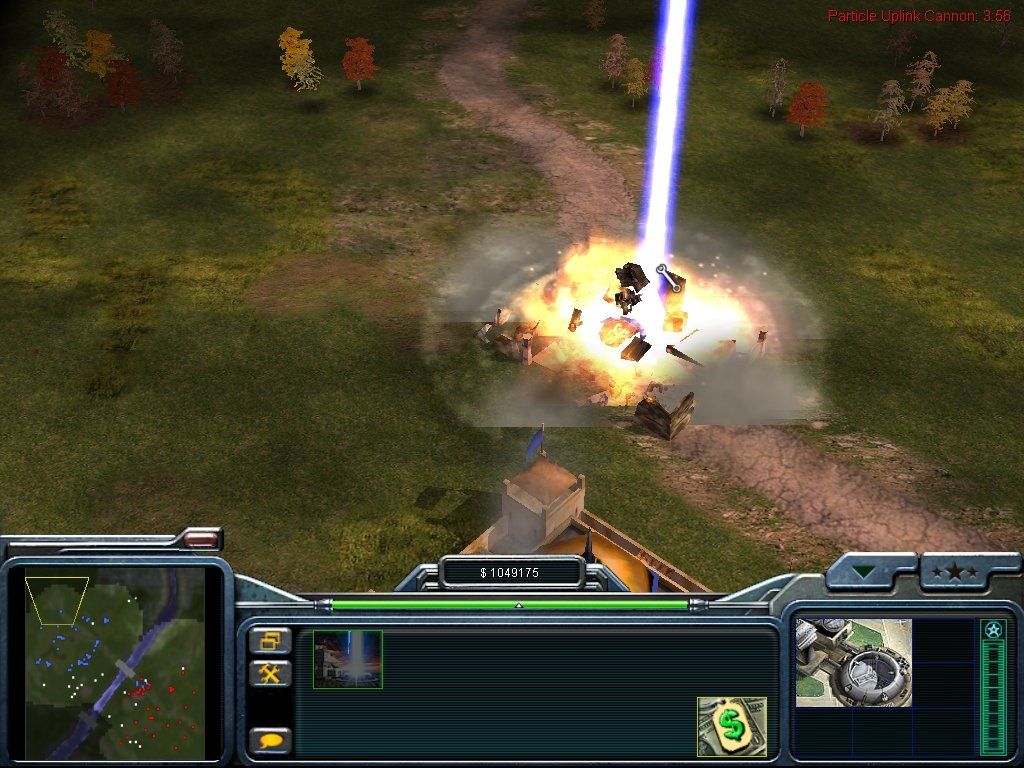Click the star emblem above the power gauge
1024x768 pixels.
[x=992, y=630]
